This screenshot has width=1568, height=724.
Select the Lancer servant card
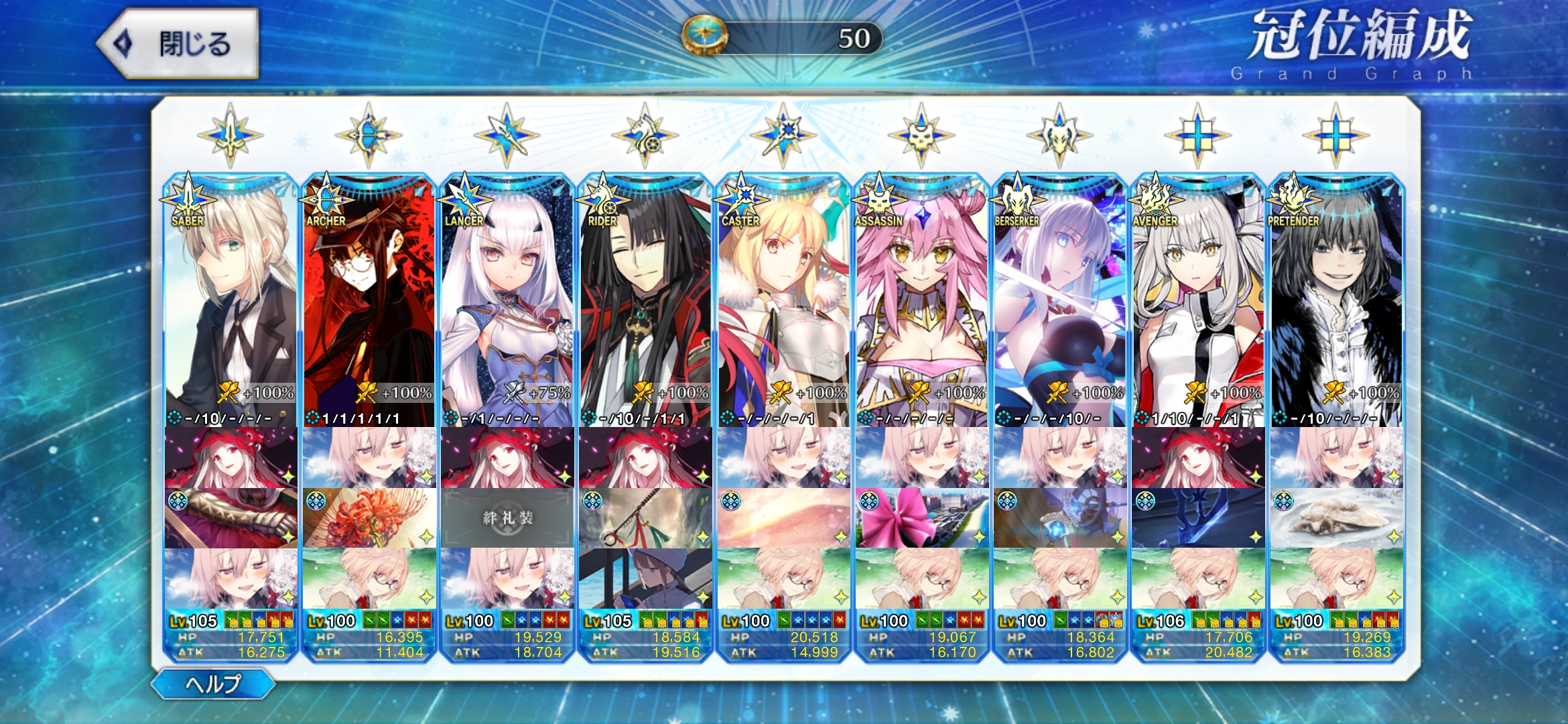[x=507, y=302]
